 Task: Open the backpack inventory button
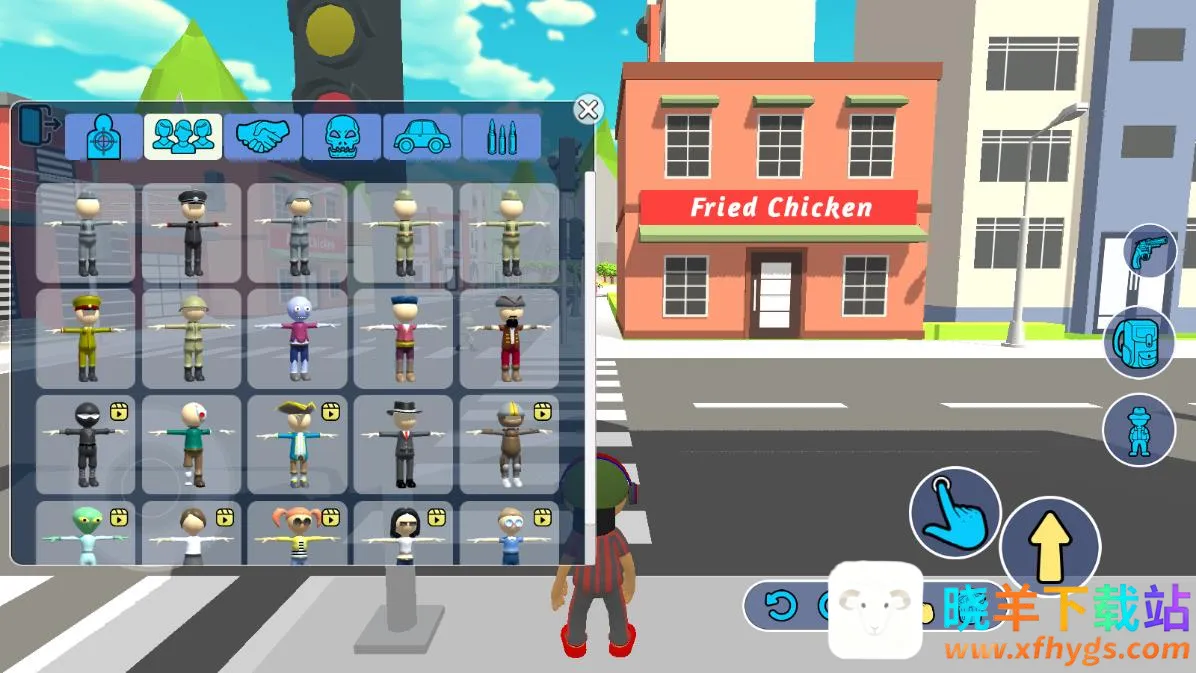(x=1139, y=341)
